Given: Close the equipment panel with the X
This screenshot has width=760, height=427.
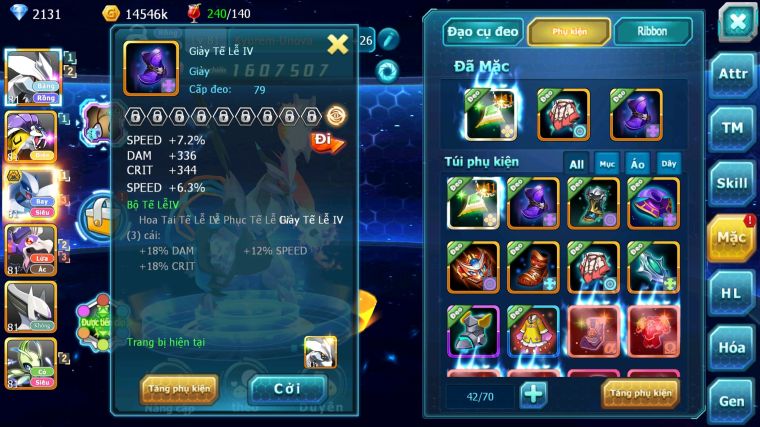Looking at the screenshot, I should [736, 21].
